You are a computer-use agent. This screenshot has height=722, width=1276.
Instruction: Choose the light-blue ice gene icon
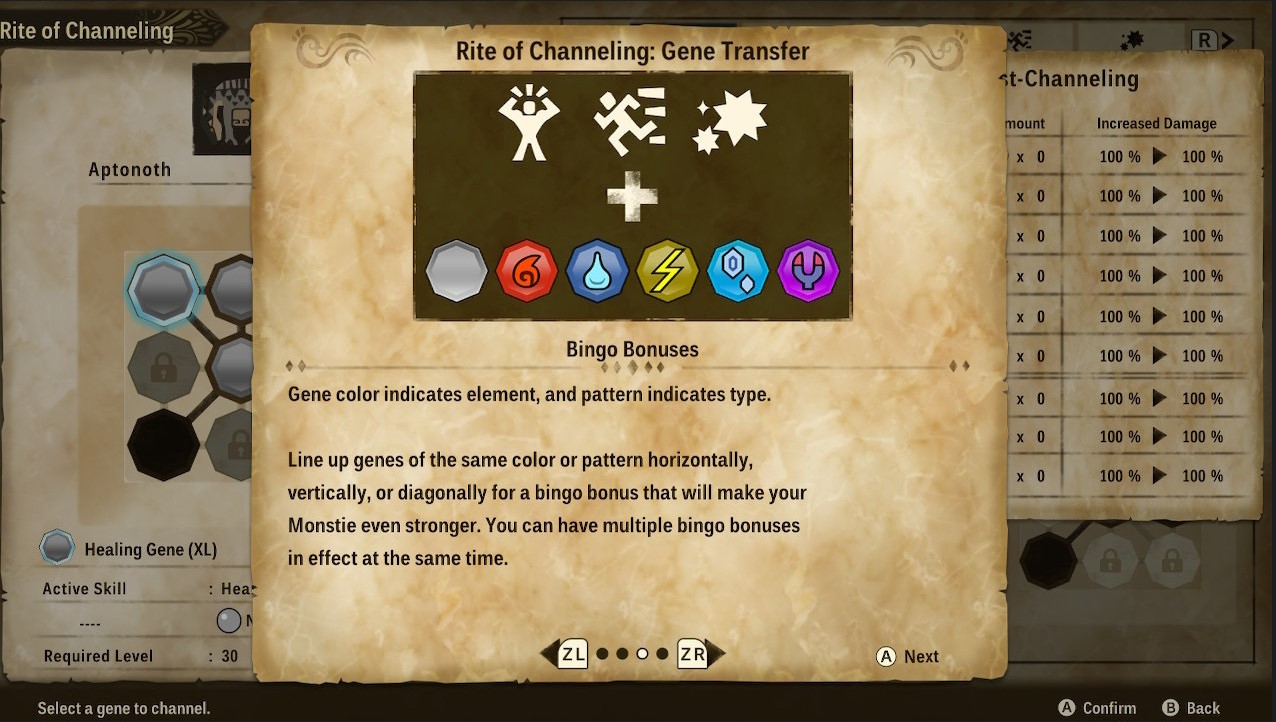pyautogui.click(x=738, y=271)
